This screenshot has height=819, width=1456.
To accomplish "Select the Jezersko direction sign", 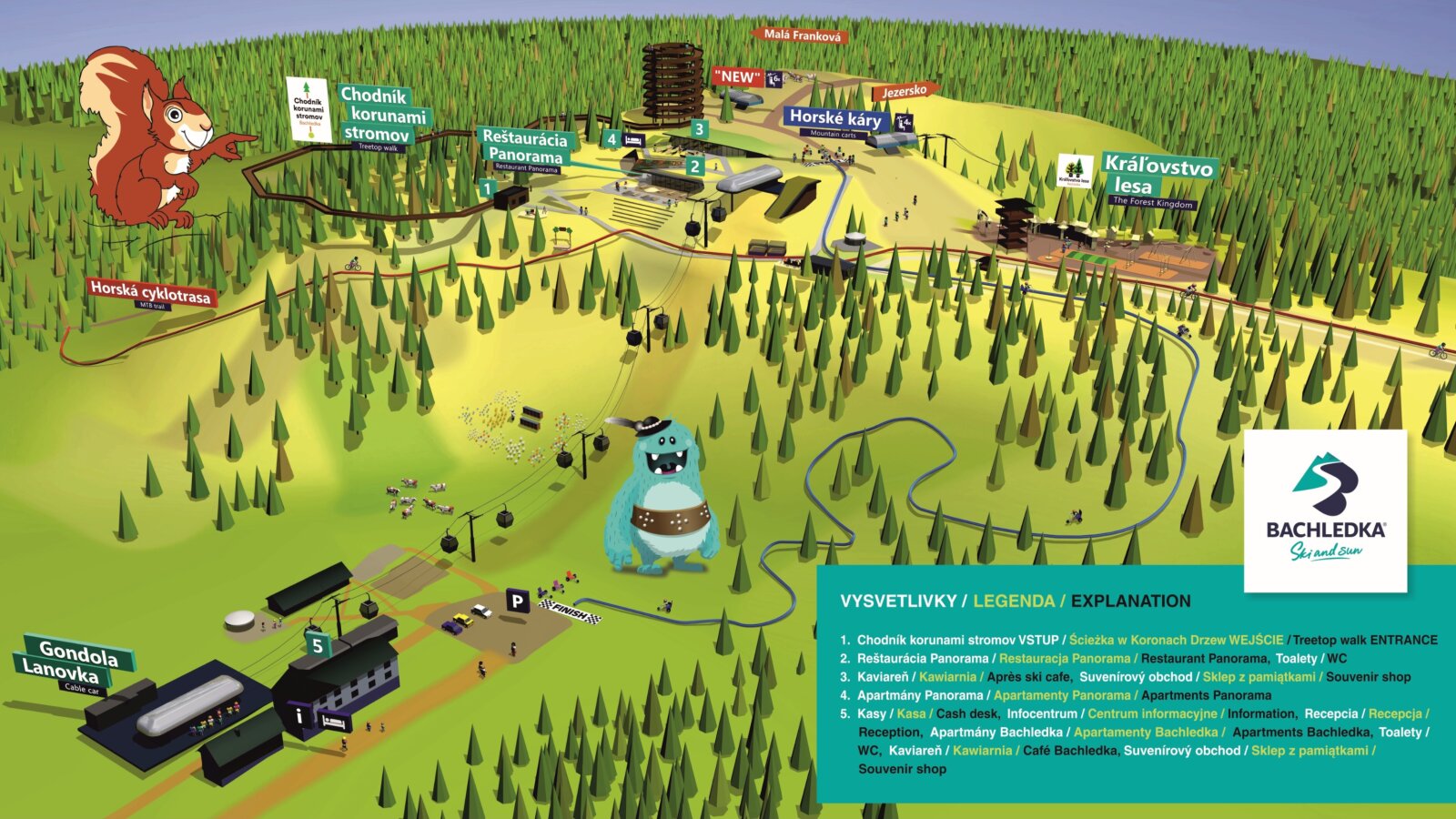I will click(905, 92).
